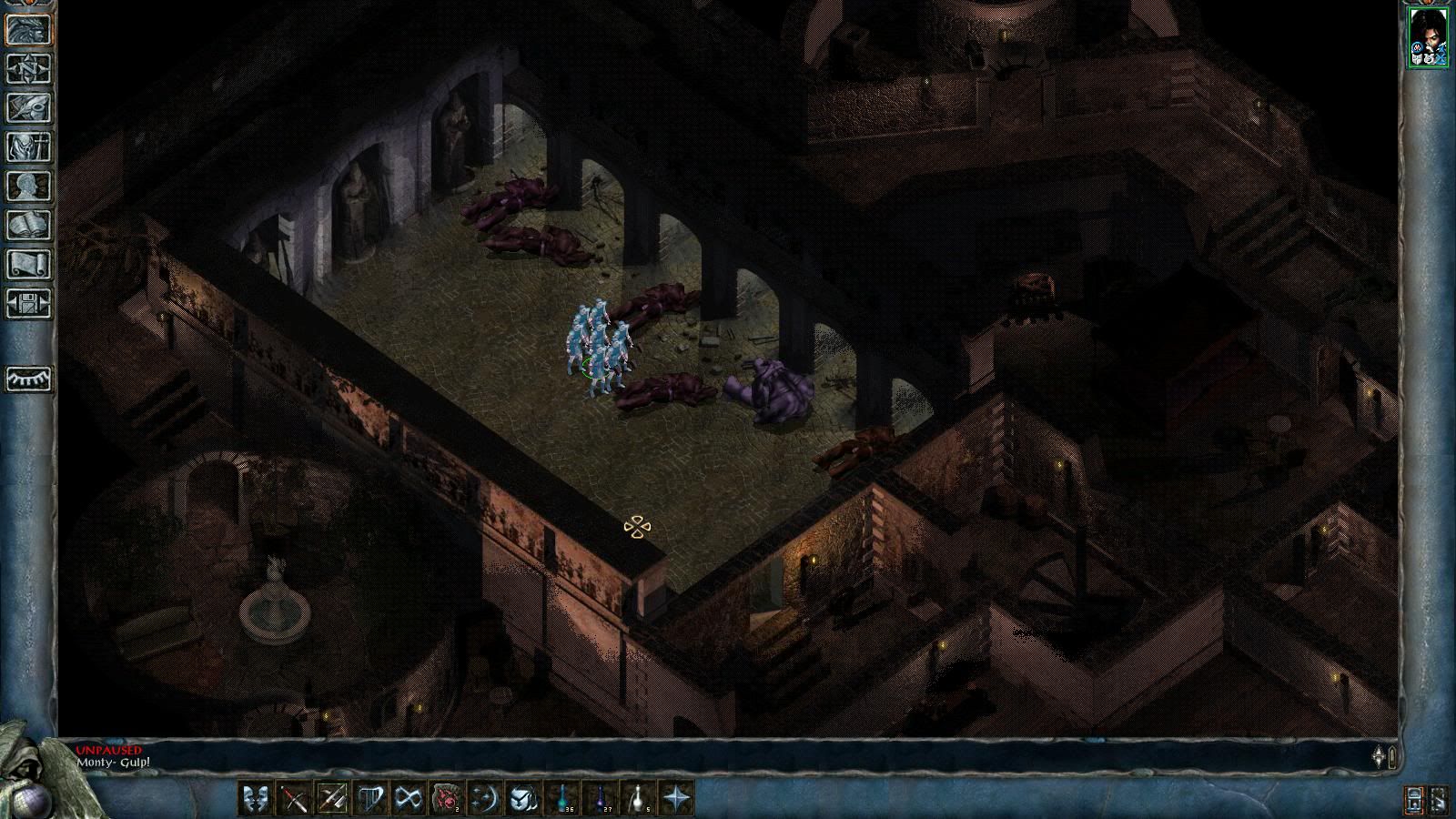Open the crescent moon spell button
Image resolution: width=1456 pixels, height=819 pixels.
485,799
